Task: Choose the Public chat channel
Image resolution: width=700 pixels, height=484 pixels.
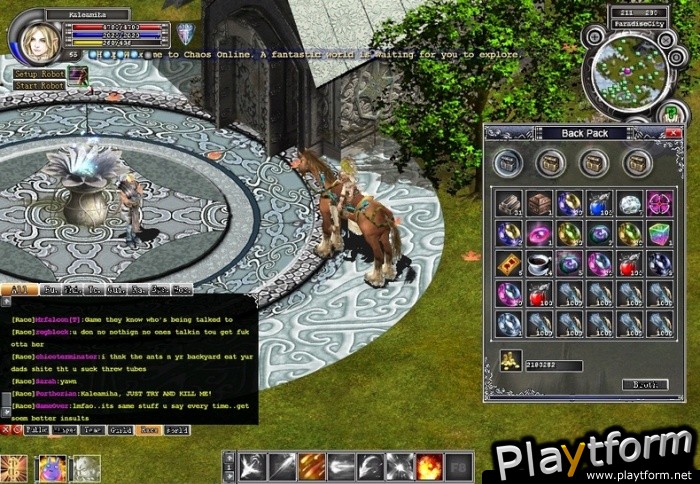Action: [x=36, y=430]
